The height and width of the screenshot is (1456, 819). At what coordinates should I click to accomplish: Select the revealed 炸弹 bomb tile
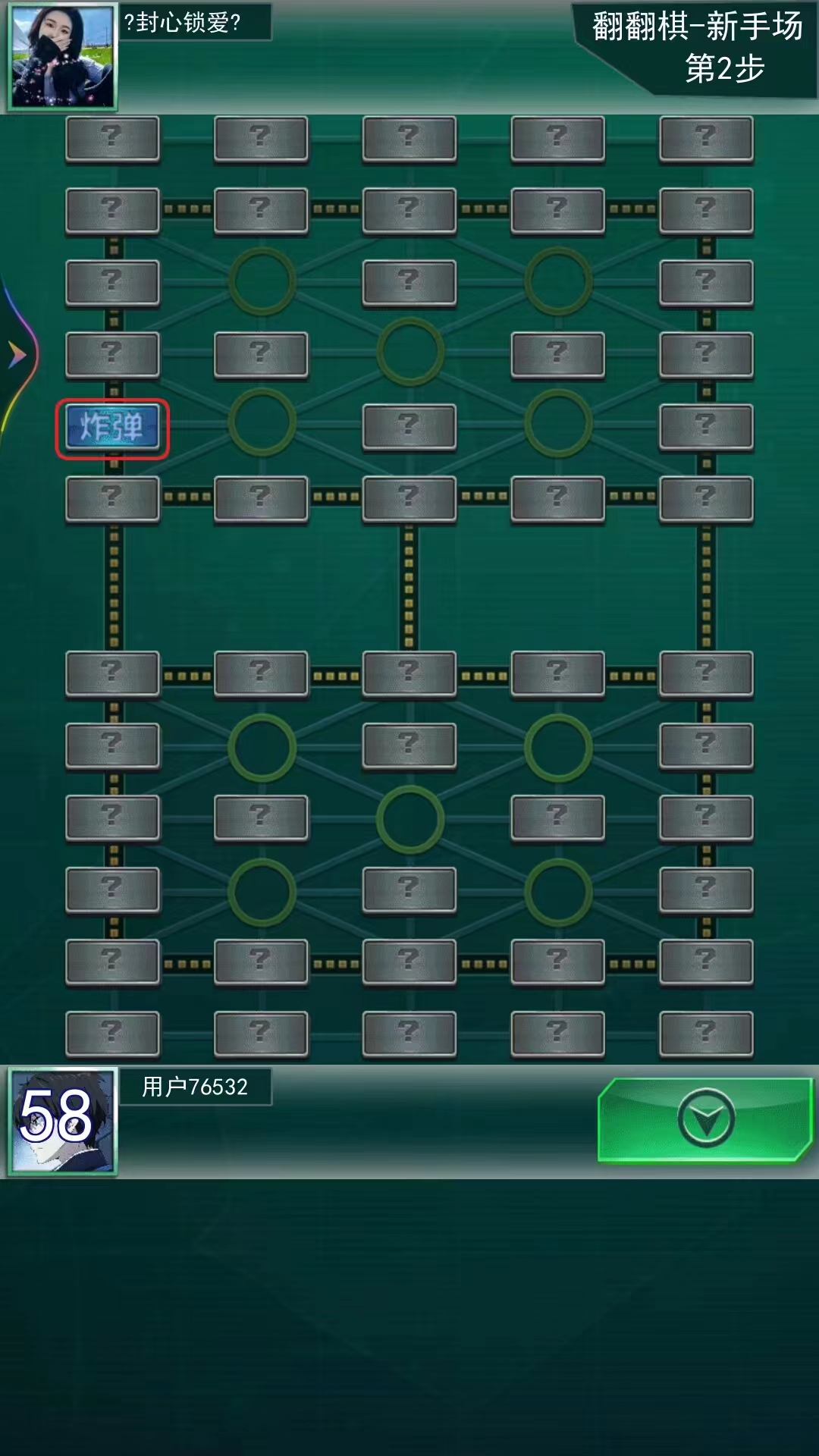(x=112, y=428)
